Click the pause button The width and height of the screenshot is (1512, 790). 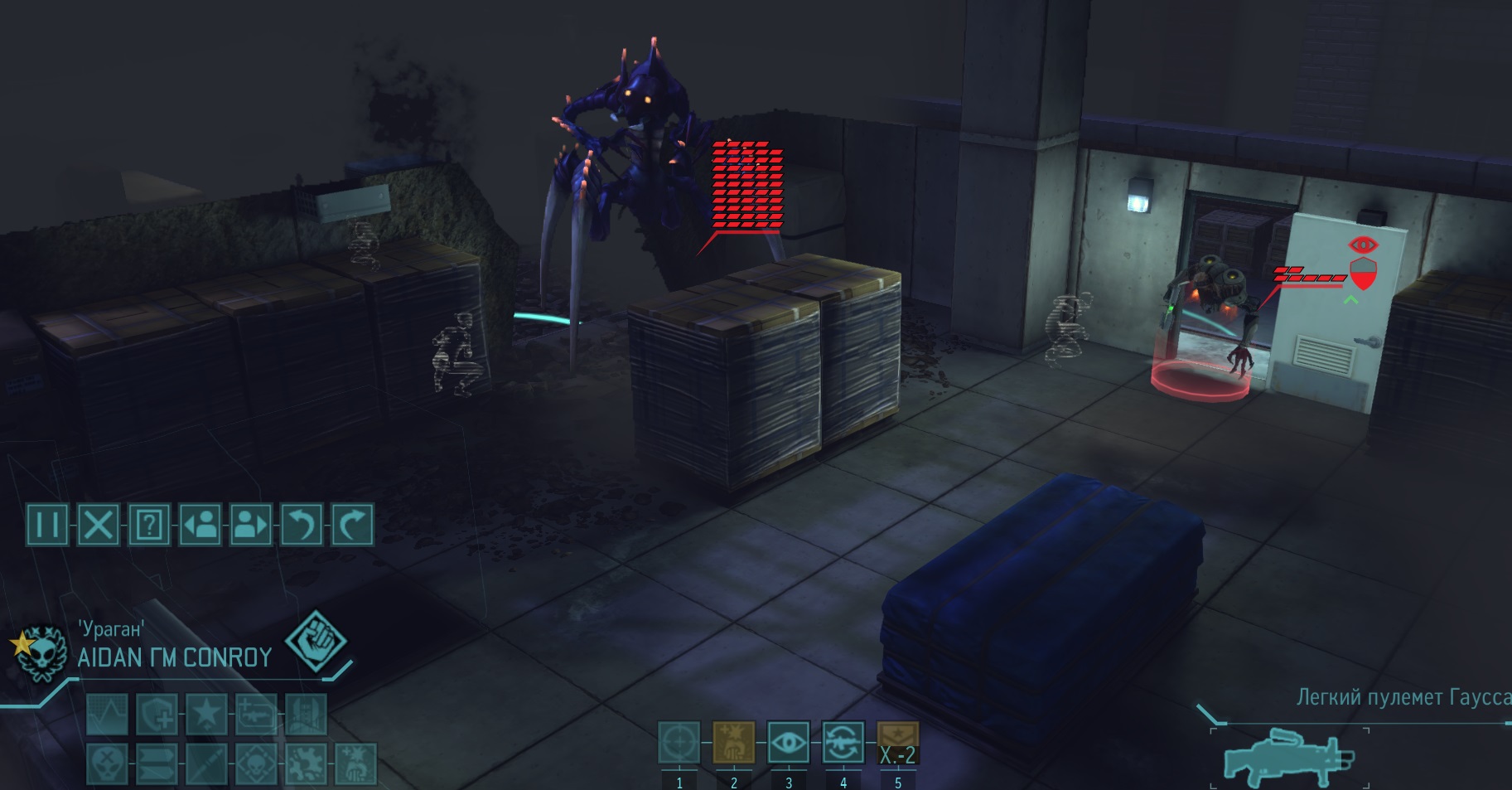pos(47,525)
